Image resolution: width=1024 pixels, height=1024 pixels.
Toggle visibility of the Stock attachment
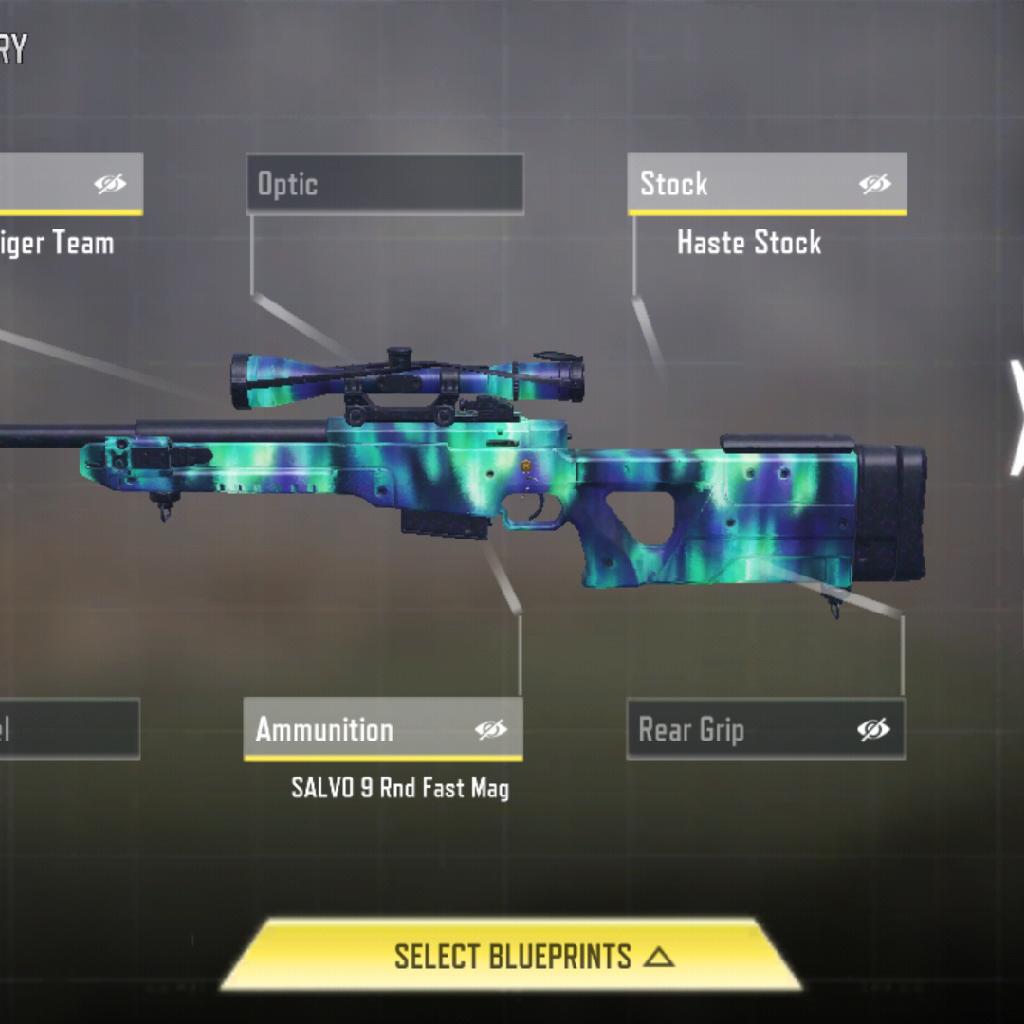pos(874,184)
